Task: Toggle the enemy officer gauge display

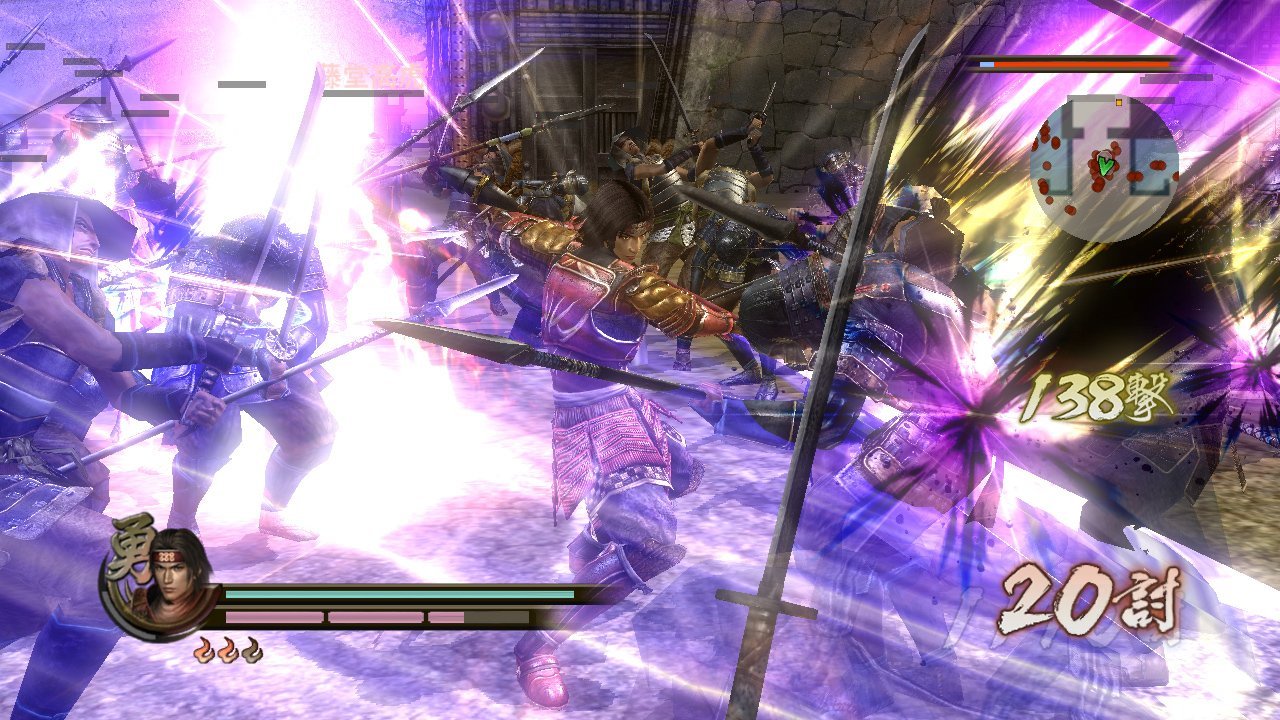Action: click(x=1075, y=64)
